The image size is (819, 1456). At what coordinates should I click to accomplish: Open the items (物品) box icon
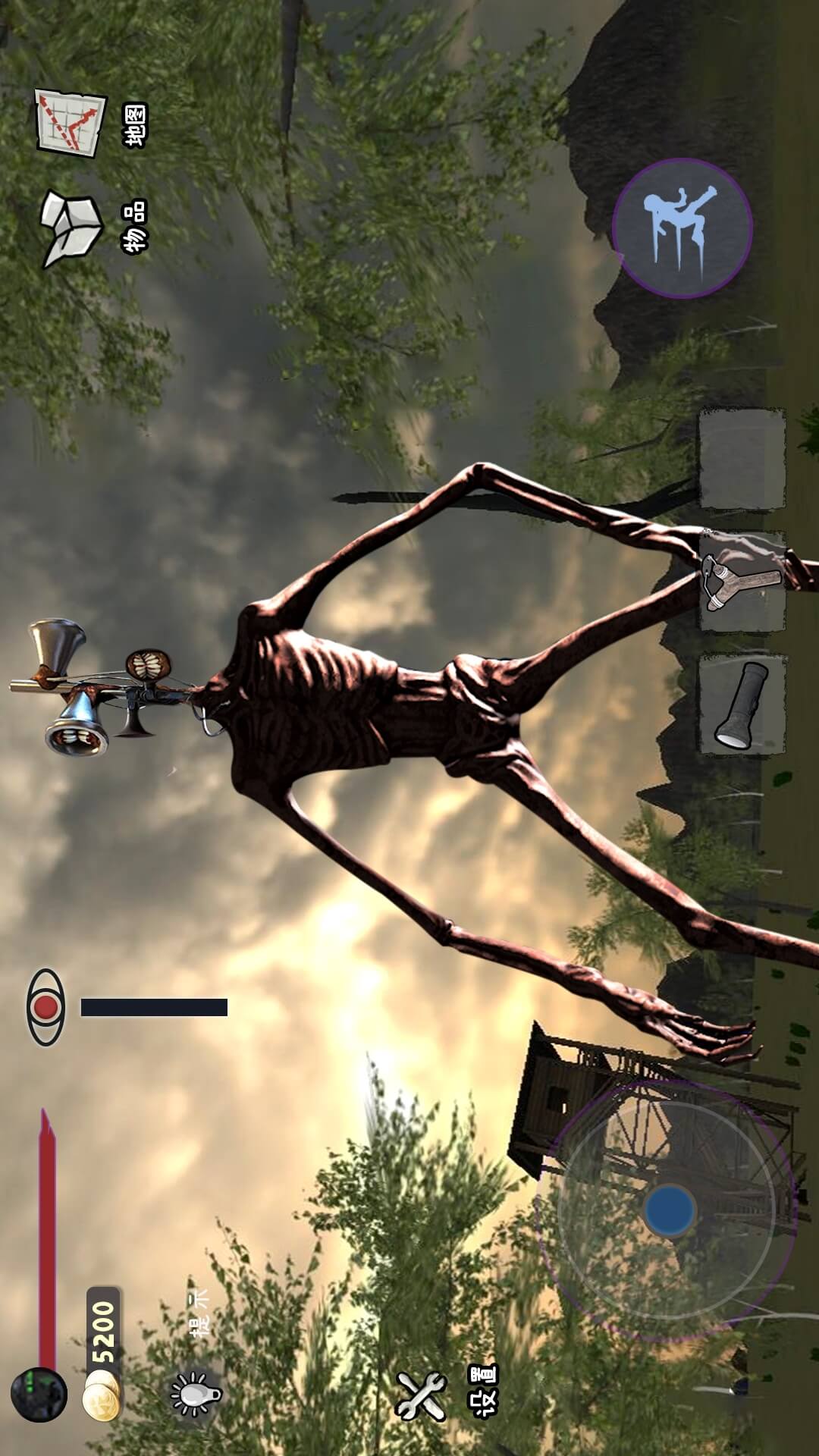coord(71,228)
